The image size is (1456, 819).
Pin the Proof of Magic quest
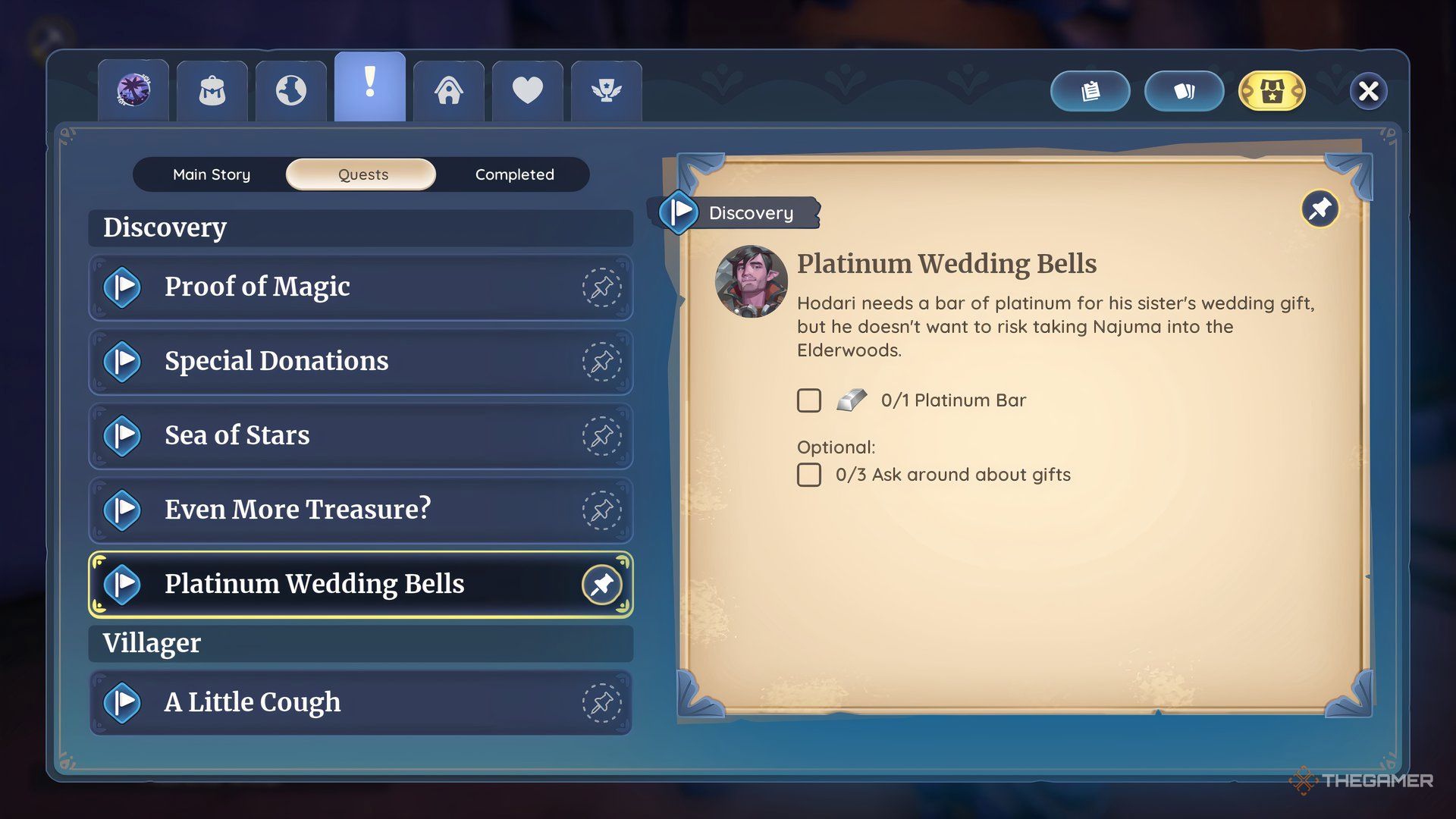point(602,288)
